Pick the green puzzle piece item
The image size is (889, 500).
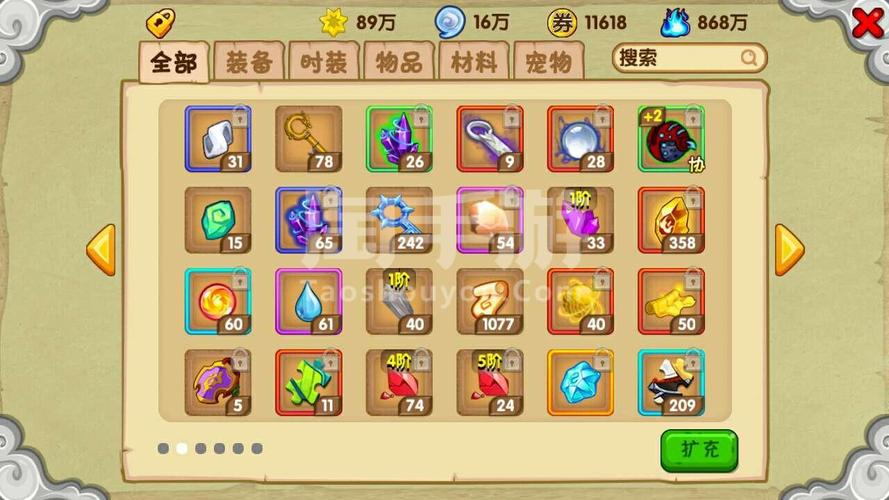(309, 382)
